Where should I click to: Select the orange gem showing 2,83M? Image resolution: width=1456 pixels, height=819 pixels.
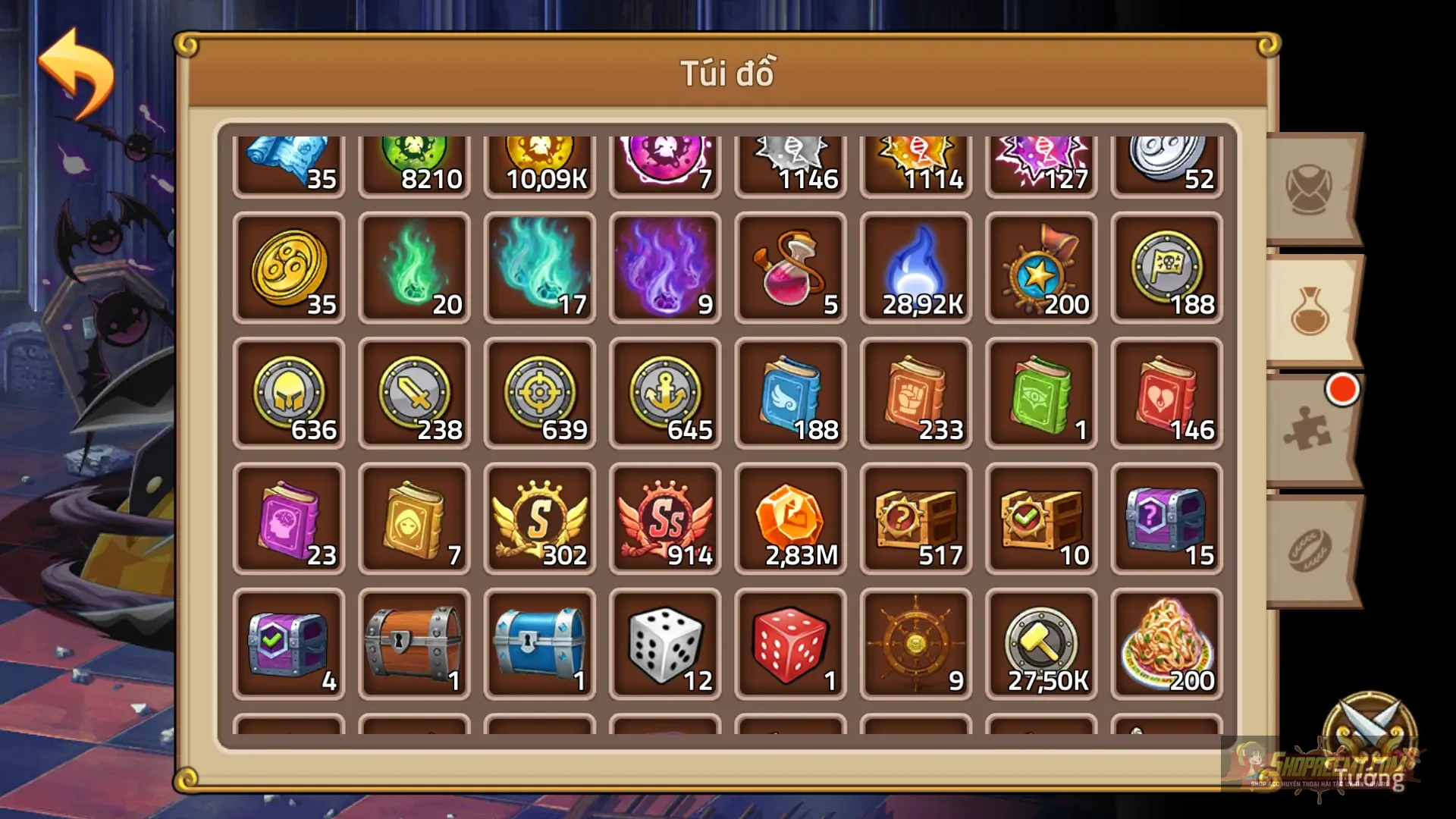pos(790,518)
